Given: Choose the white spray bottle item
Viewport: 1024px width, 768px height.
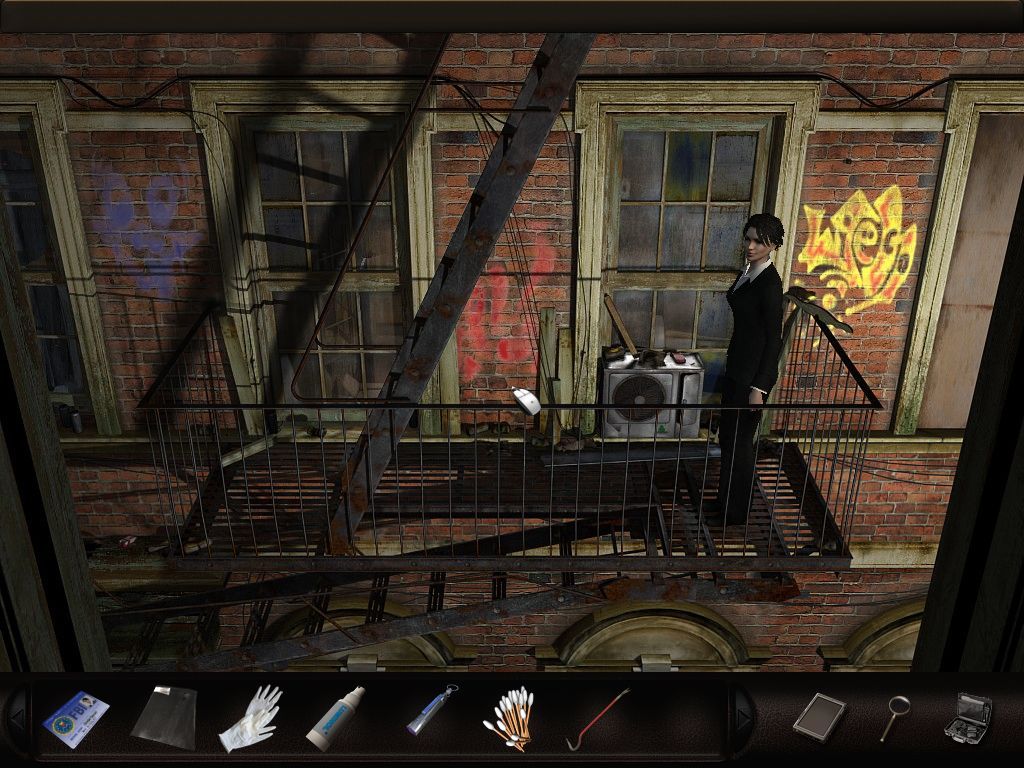Looking at the screenshot, I should 335,718.
